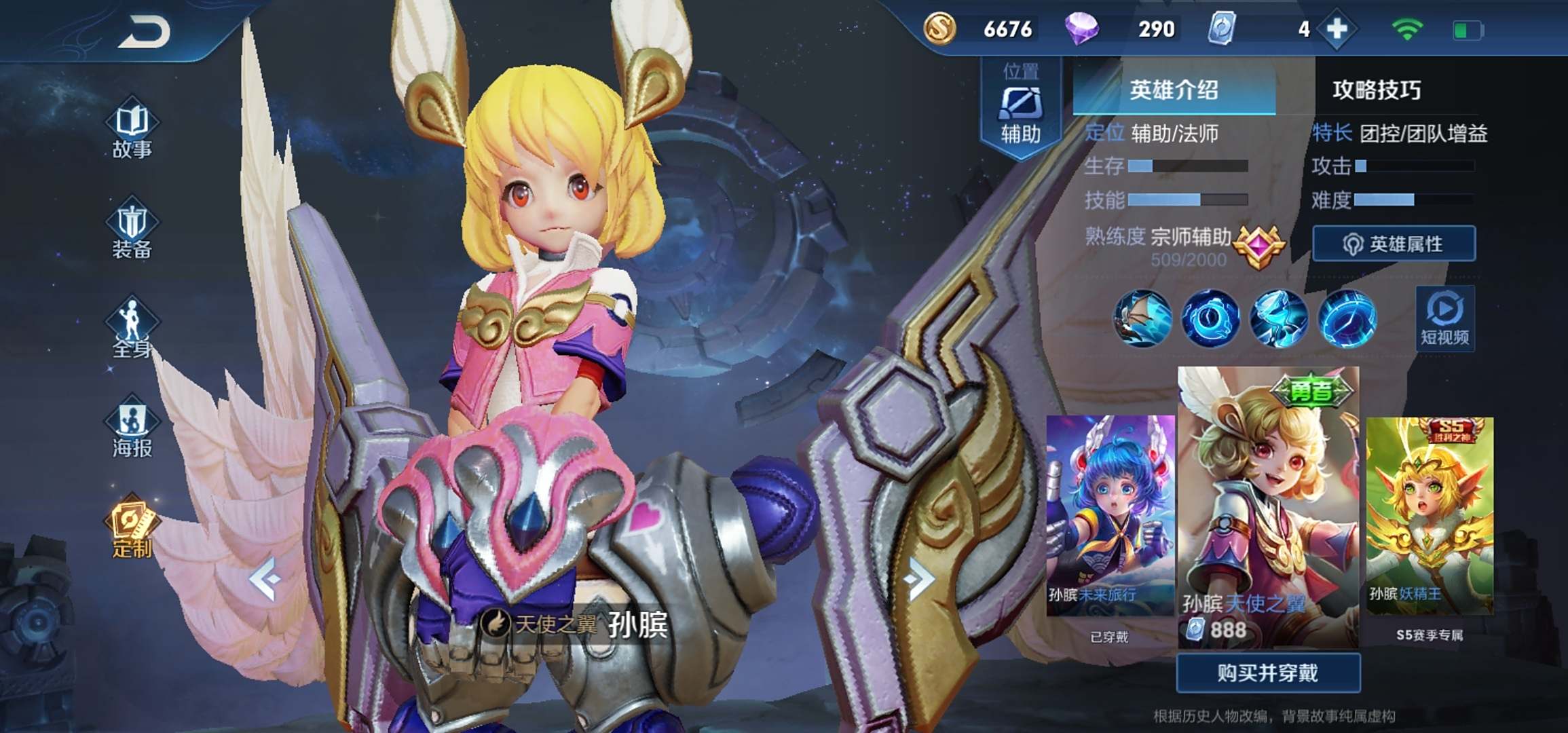Switch to the 攻略技巧 tab
Screen dimensions: 1568x733
[1377, 90]
